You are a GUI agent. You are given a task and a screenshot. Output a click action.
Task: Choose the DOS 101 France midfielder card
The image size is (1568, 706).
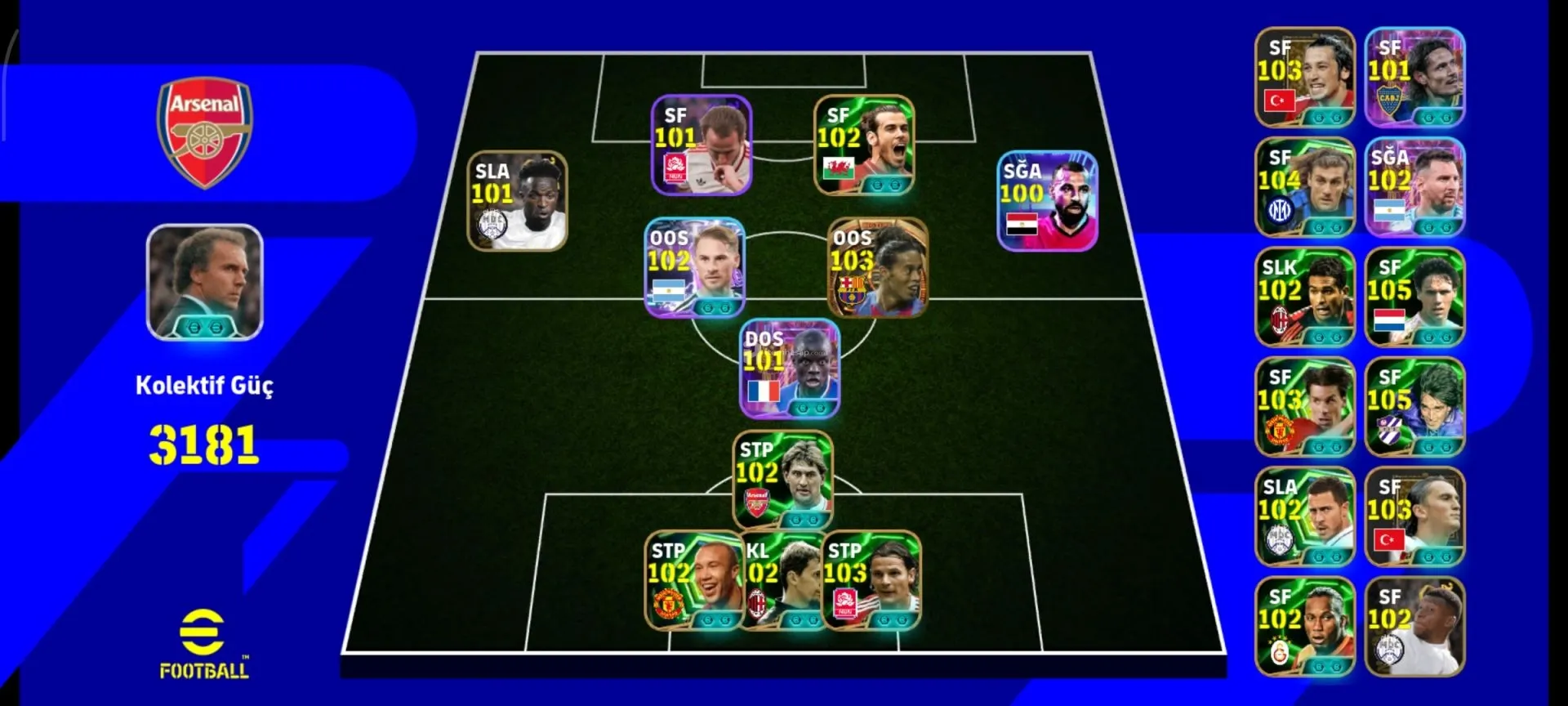[789, 369]
